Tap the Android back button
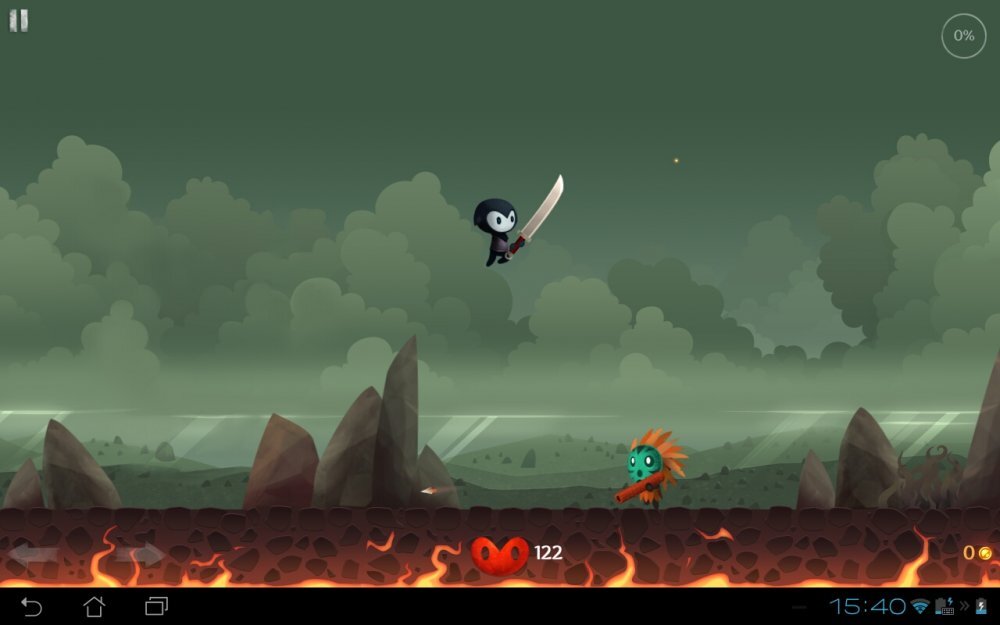Screen dimensions: 1000x625 [x=32, y=606]
